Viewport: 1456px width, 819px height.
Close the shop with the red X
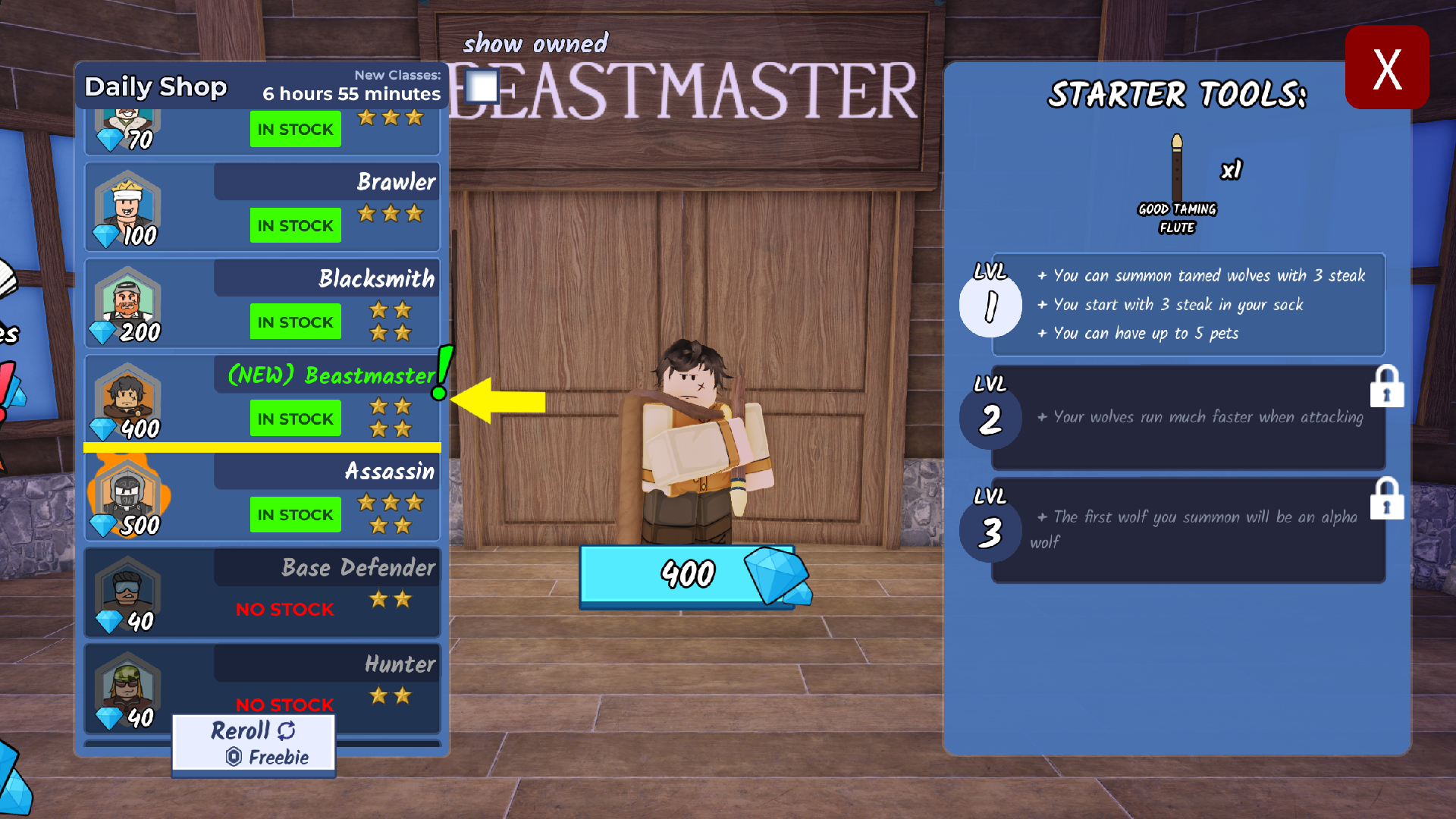[1386, 68]
